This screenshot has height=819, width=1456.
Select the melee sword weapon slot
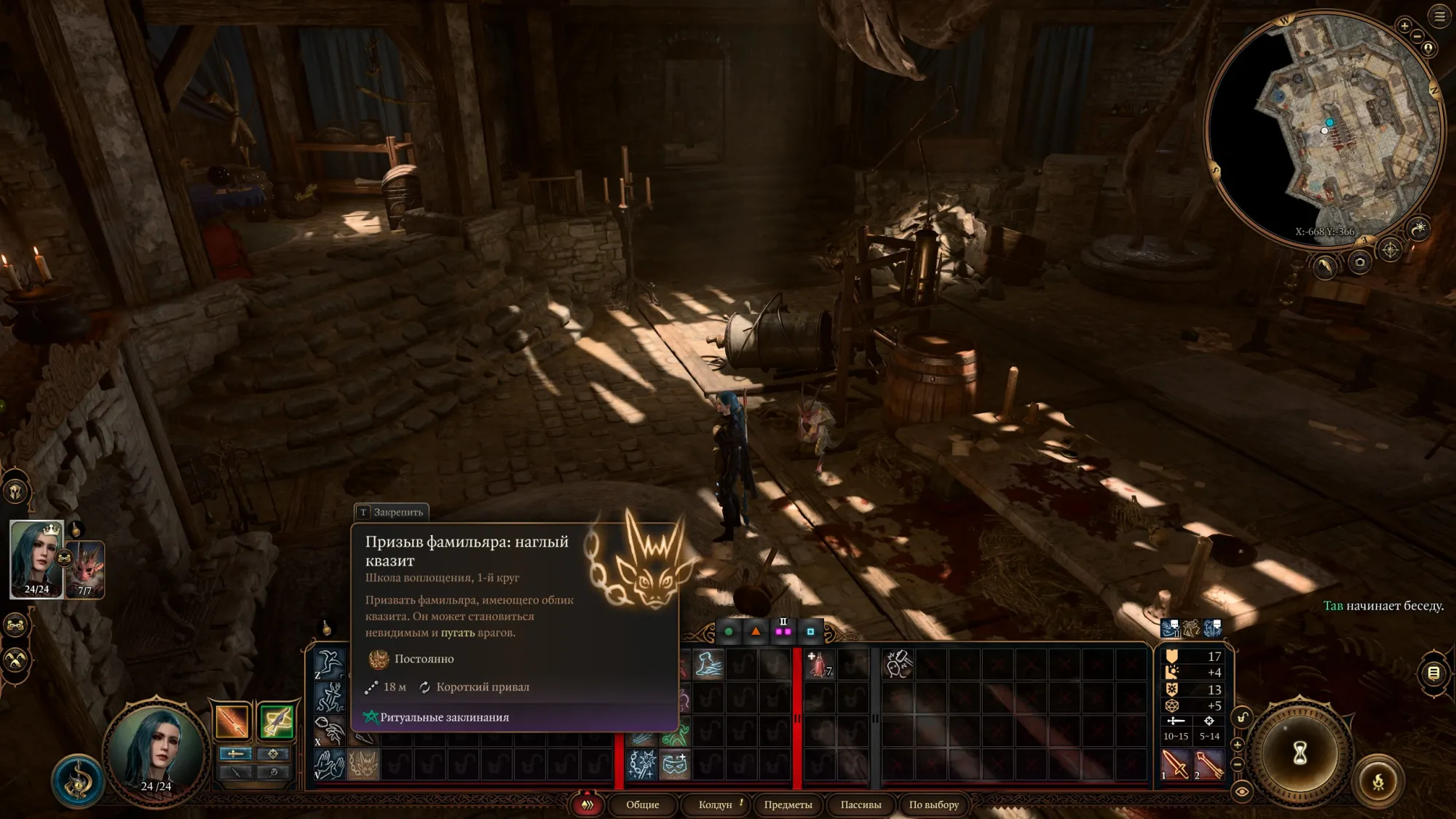coord(1174,764)
